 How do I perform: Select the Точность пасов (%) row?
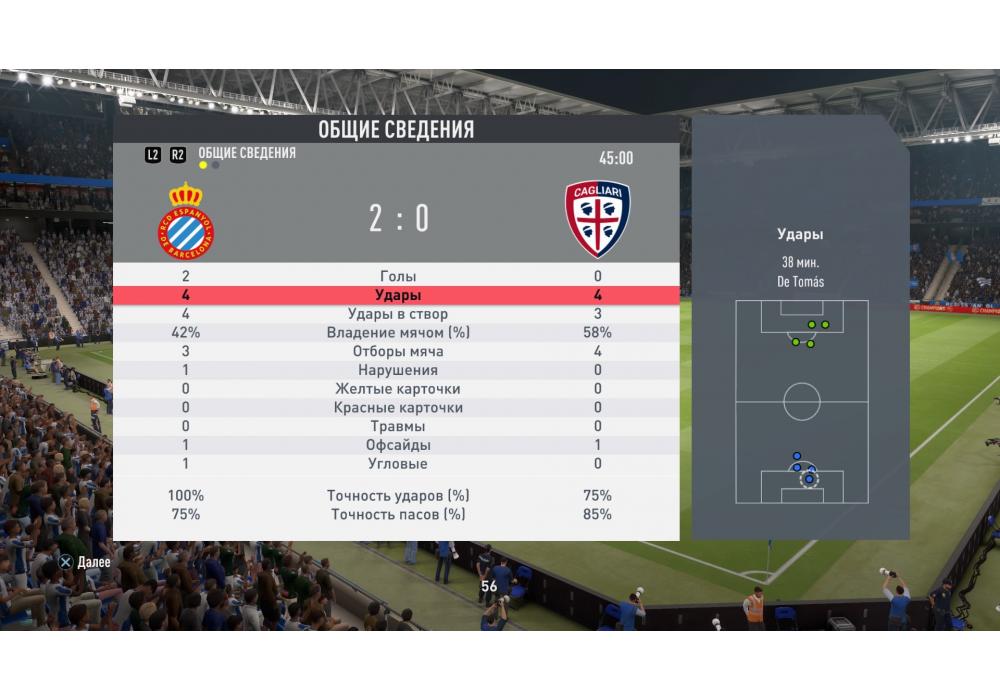click(398, 515)
